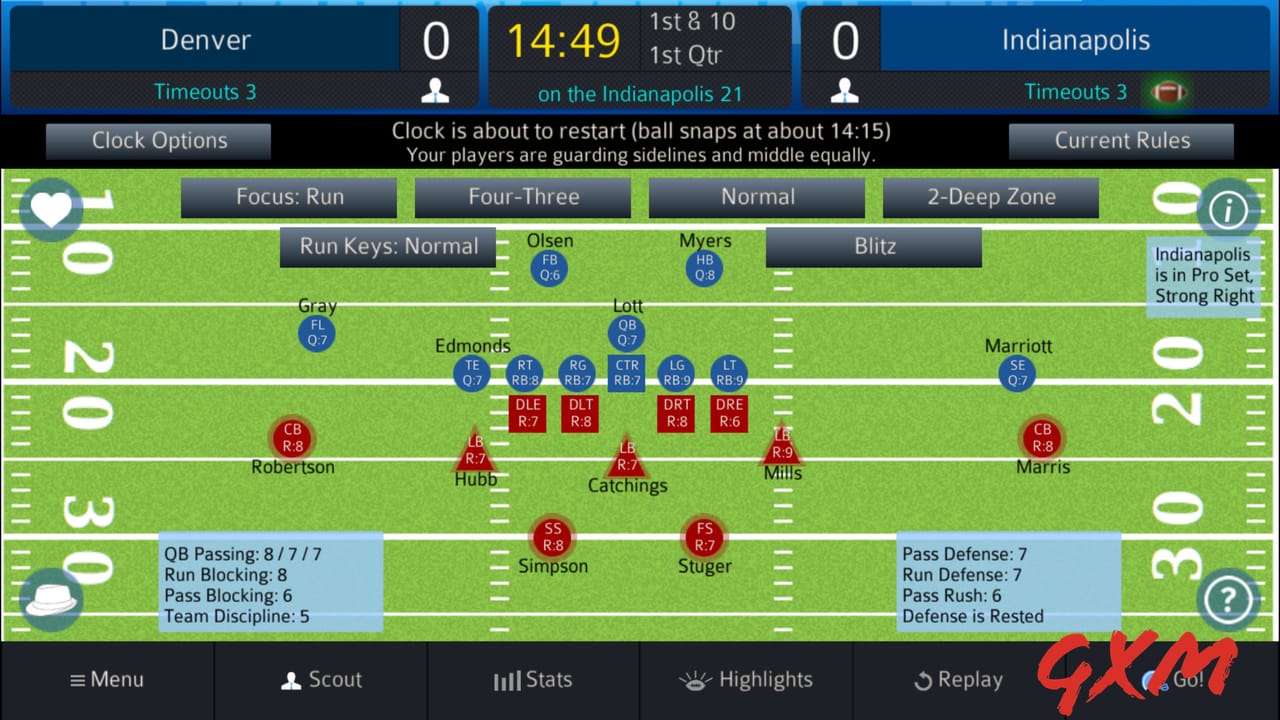The width and height of the screenshot is (1280, 720).
Task: Click the player silhouette icon next to Denver's score
Action: [x=435, y=91]
